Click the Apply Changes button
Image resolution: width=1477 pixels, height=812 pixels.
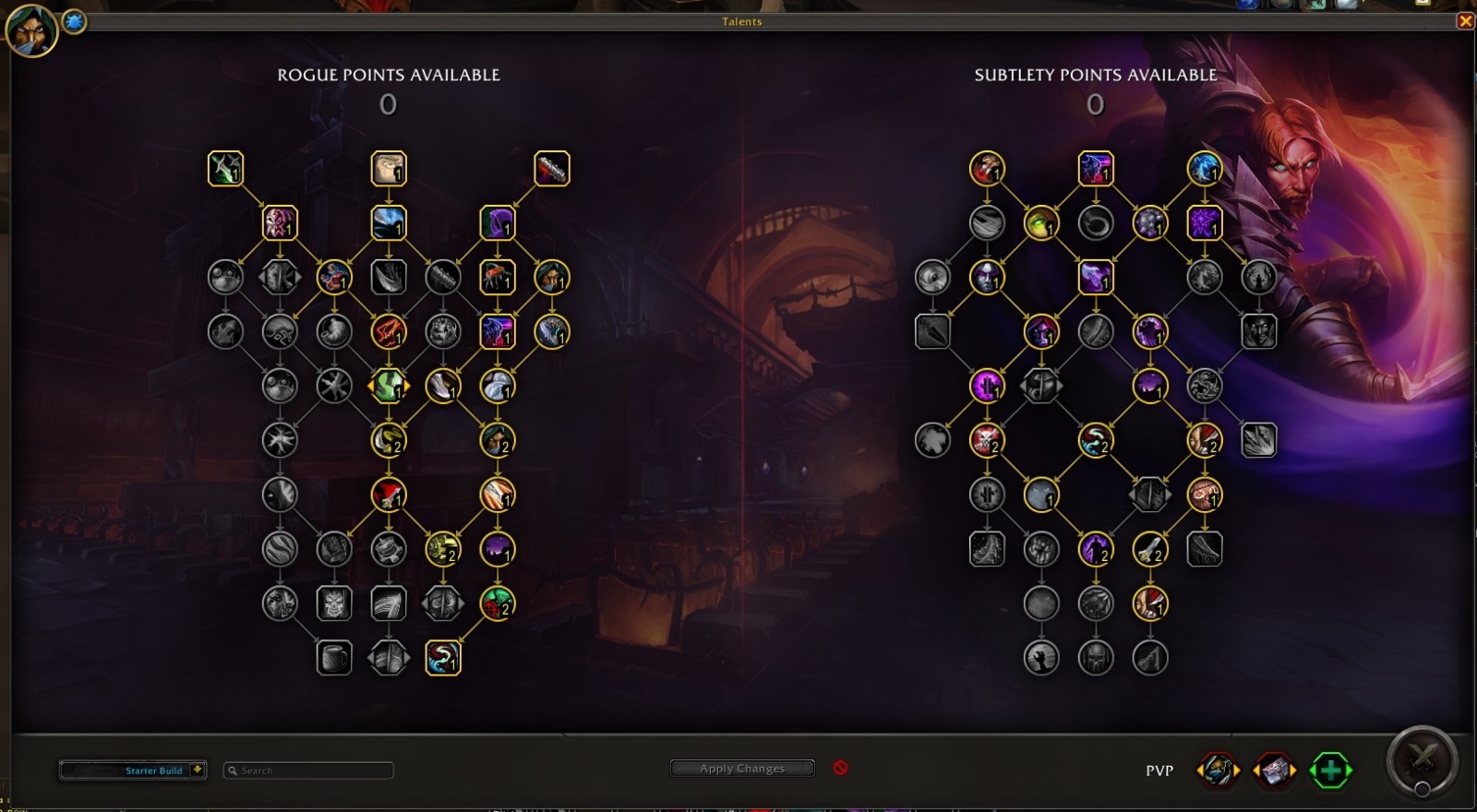pos(741,768)
